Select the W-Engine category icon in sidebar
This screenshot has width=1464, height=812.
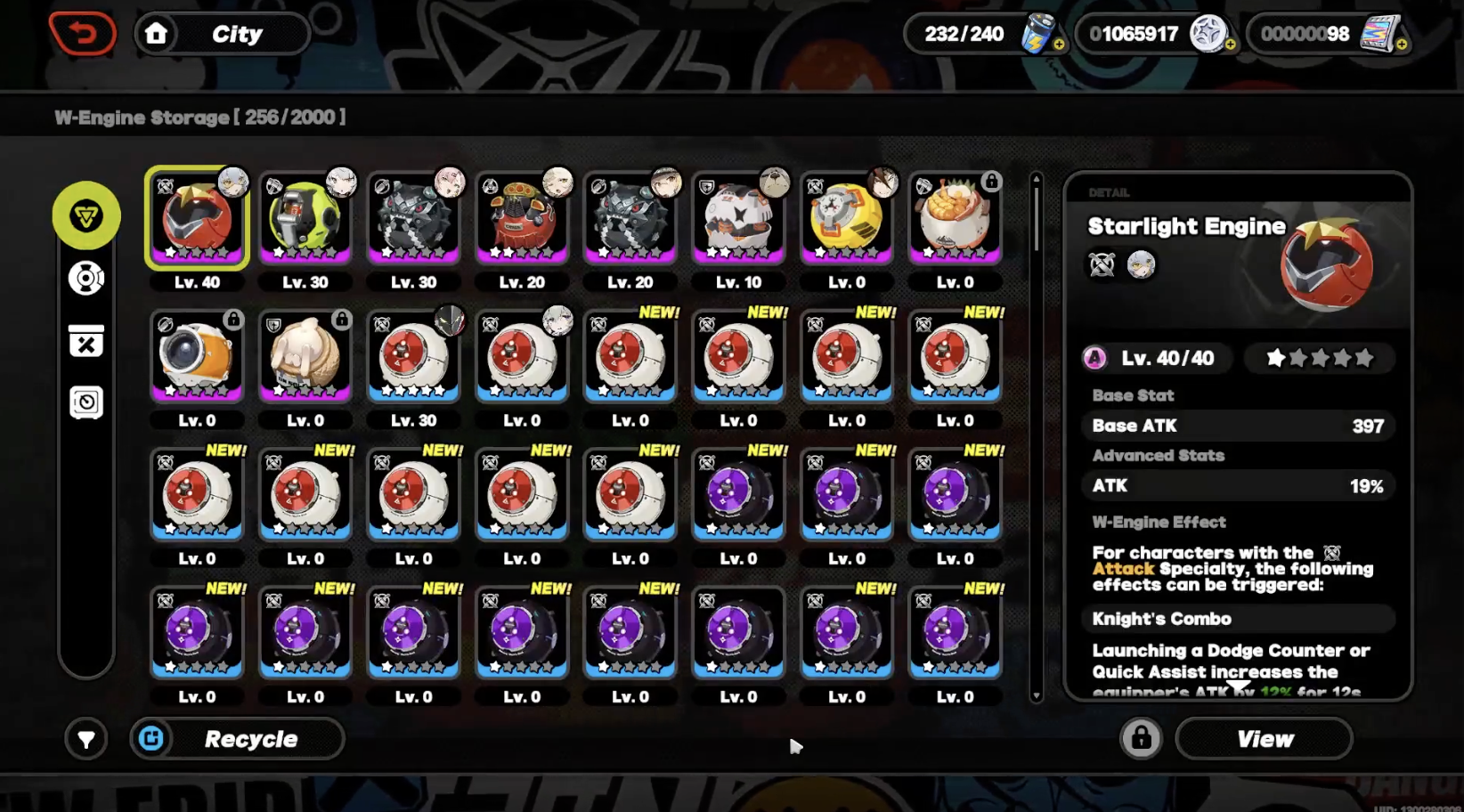click(85, 215)
